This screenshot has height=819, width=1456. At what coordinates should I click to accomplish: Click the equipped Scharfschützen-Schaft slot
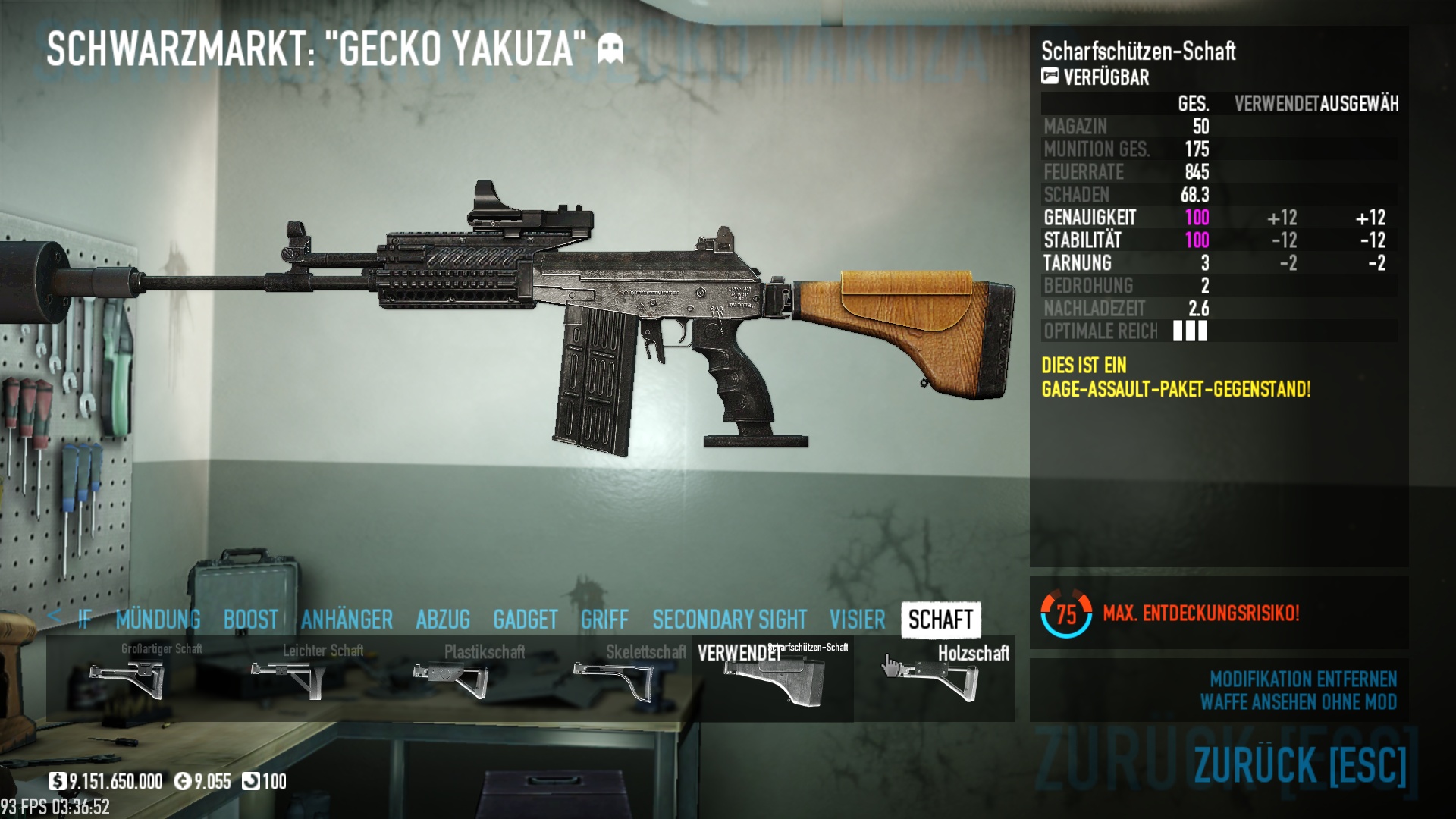tap(773, 679)
